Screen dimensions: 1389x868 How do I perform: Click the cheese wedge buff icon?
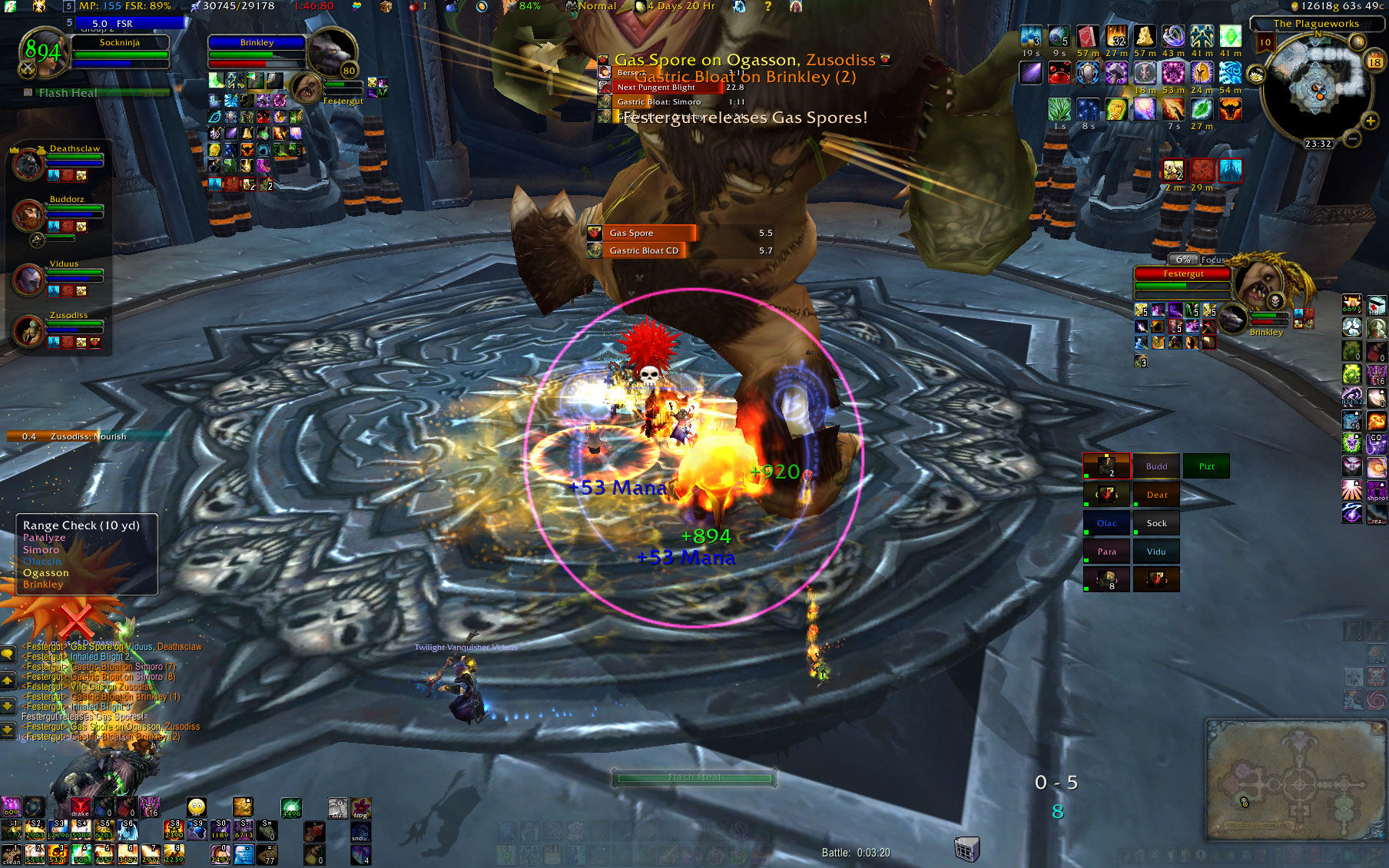[x=1144, y=36]
